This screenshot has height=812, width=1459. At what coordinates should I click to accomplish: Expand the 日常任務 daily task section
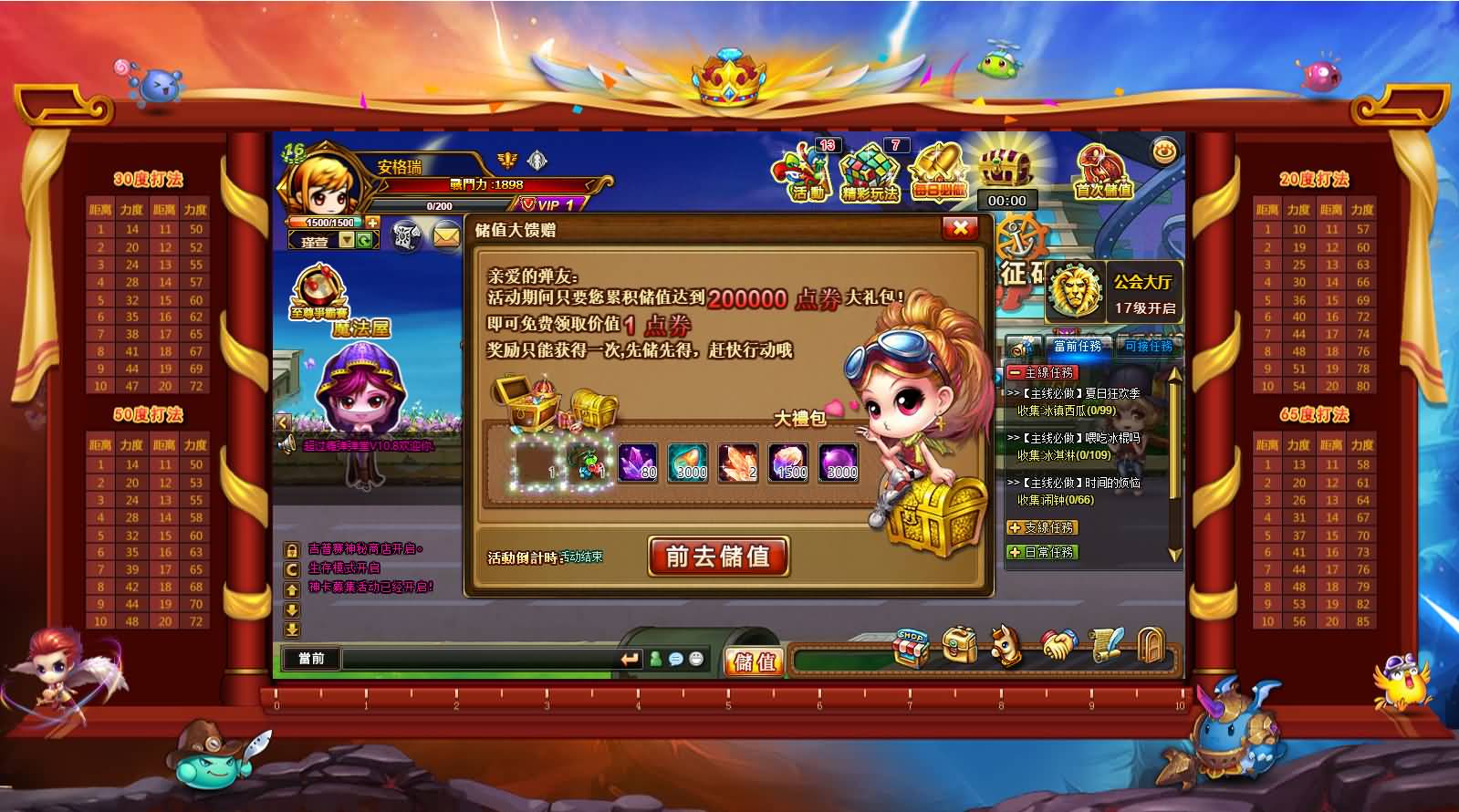click(x=1042, y=552)
